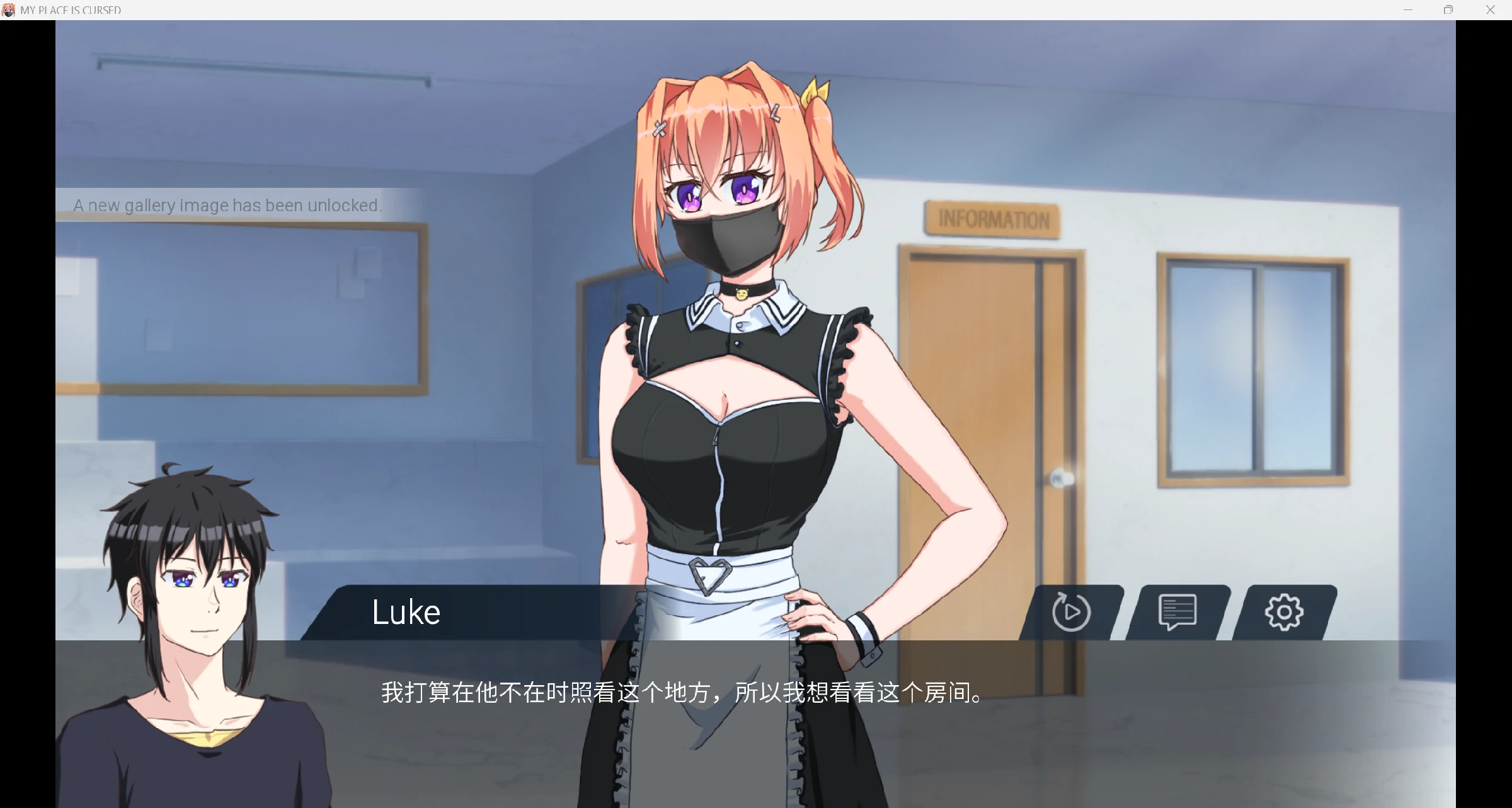Viewport: 1512px width, 808px height.
Task: Toggle the auto-play dialogue button
Action: tap(1071, 612)
